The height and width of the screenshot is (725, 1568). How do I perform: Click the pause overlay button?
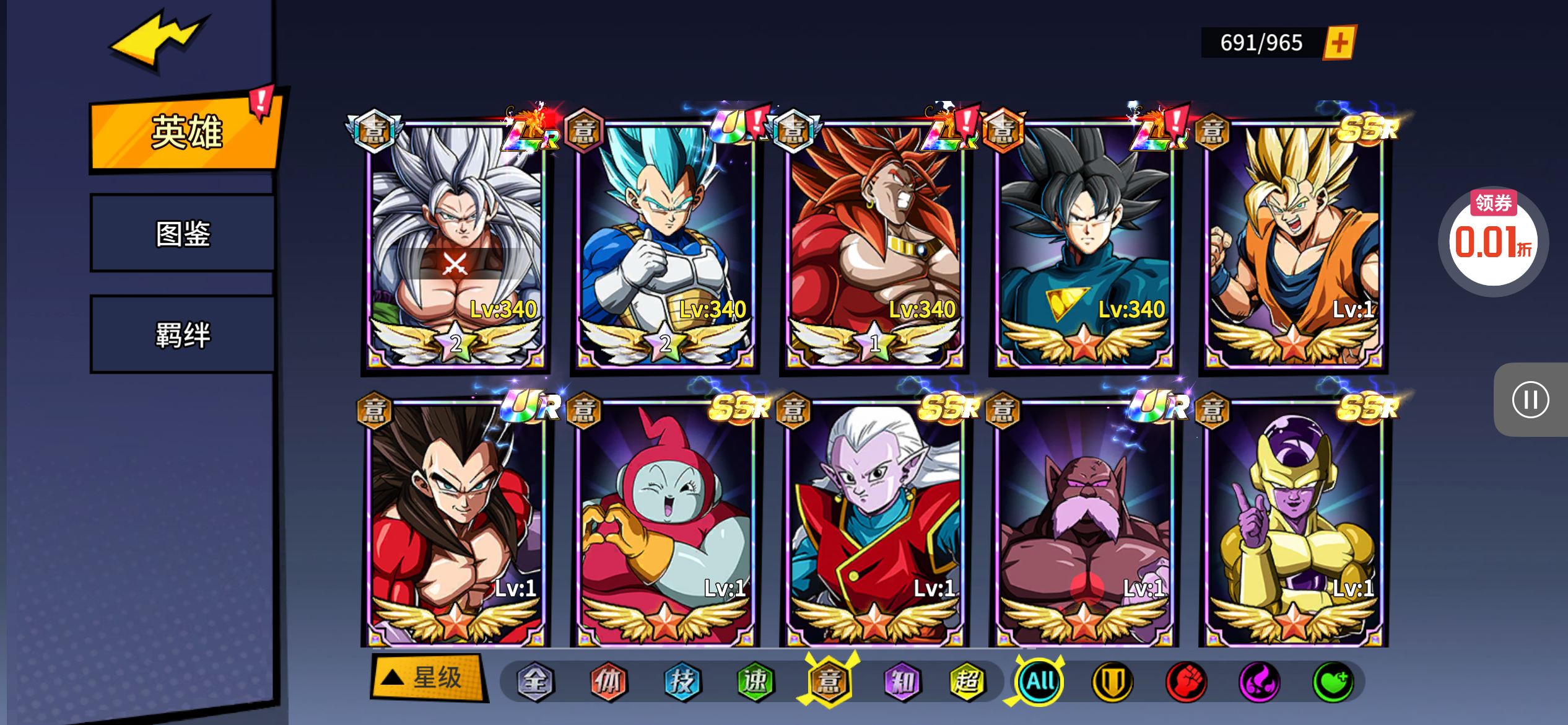[x=1530, y=400]
